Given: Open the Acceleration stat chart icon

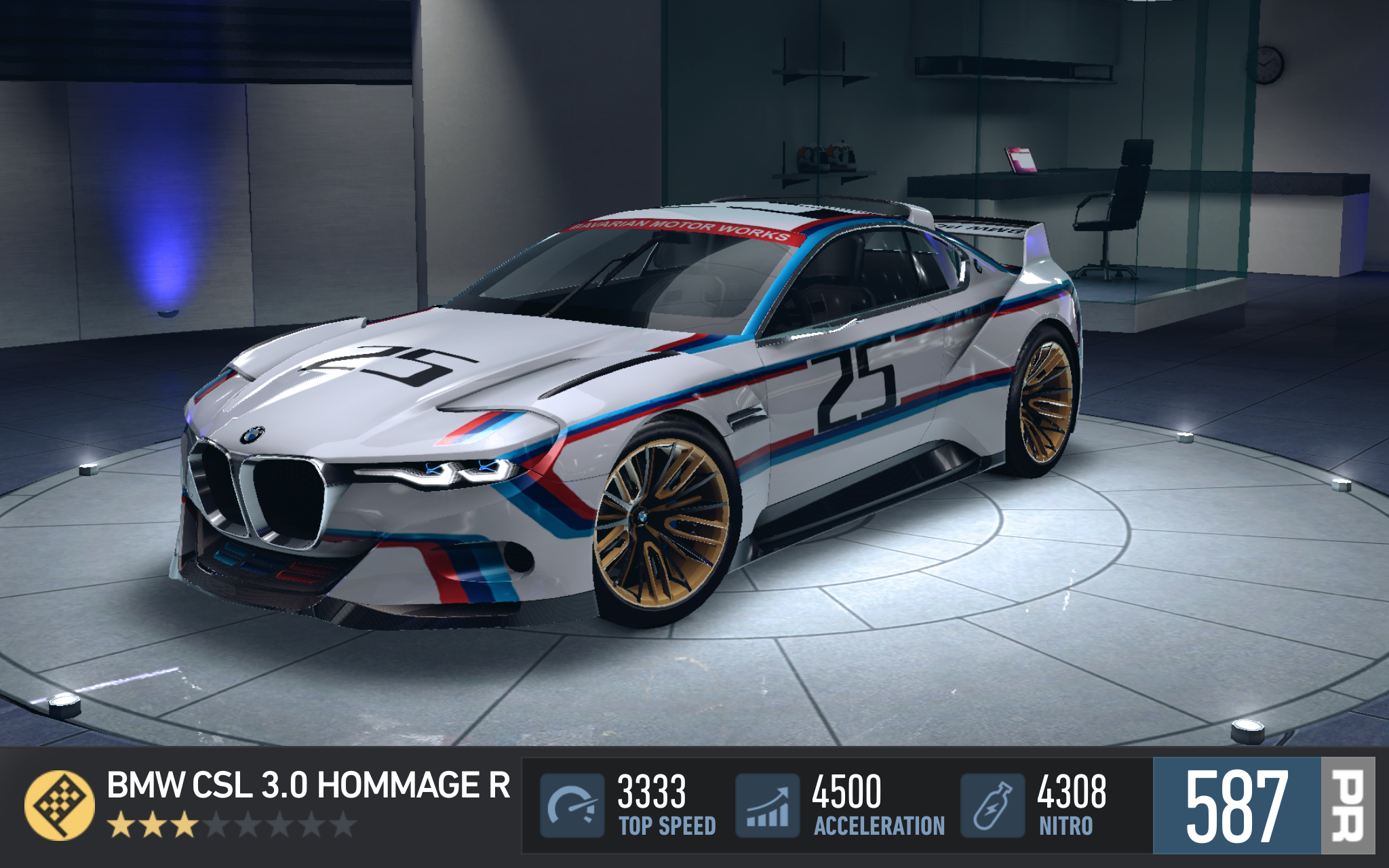Looking at the screenshot, I should click(x=768, y=805).
